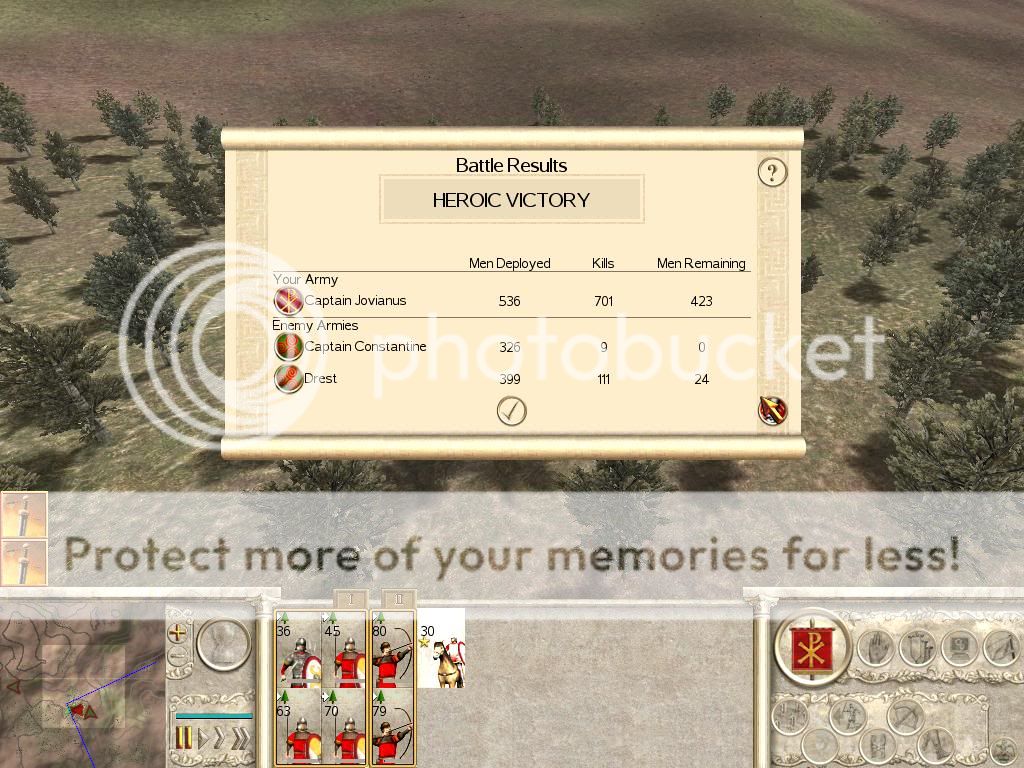The image size is (1024, 768).
Task: Accept battle results with the checkmark button
Action: tap(511, 411)
